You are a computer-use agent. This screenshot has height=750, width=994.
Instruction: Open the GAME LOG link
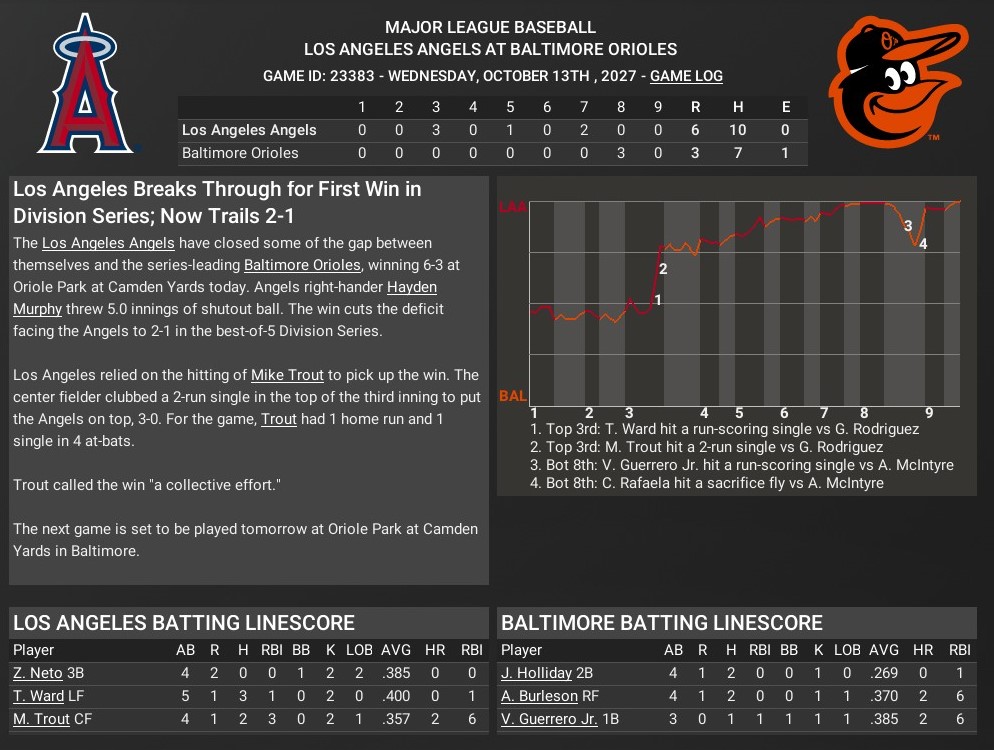(686, 76)
